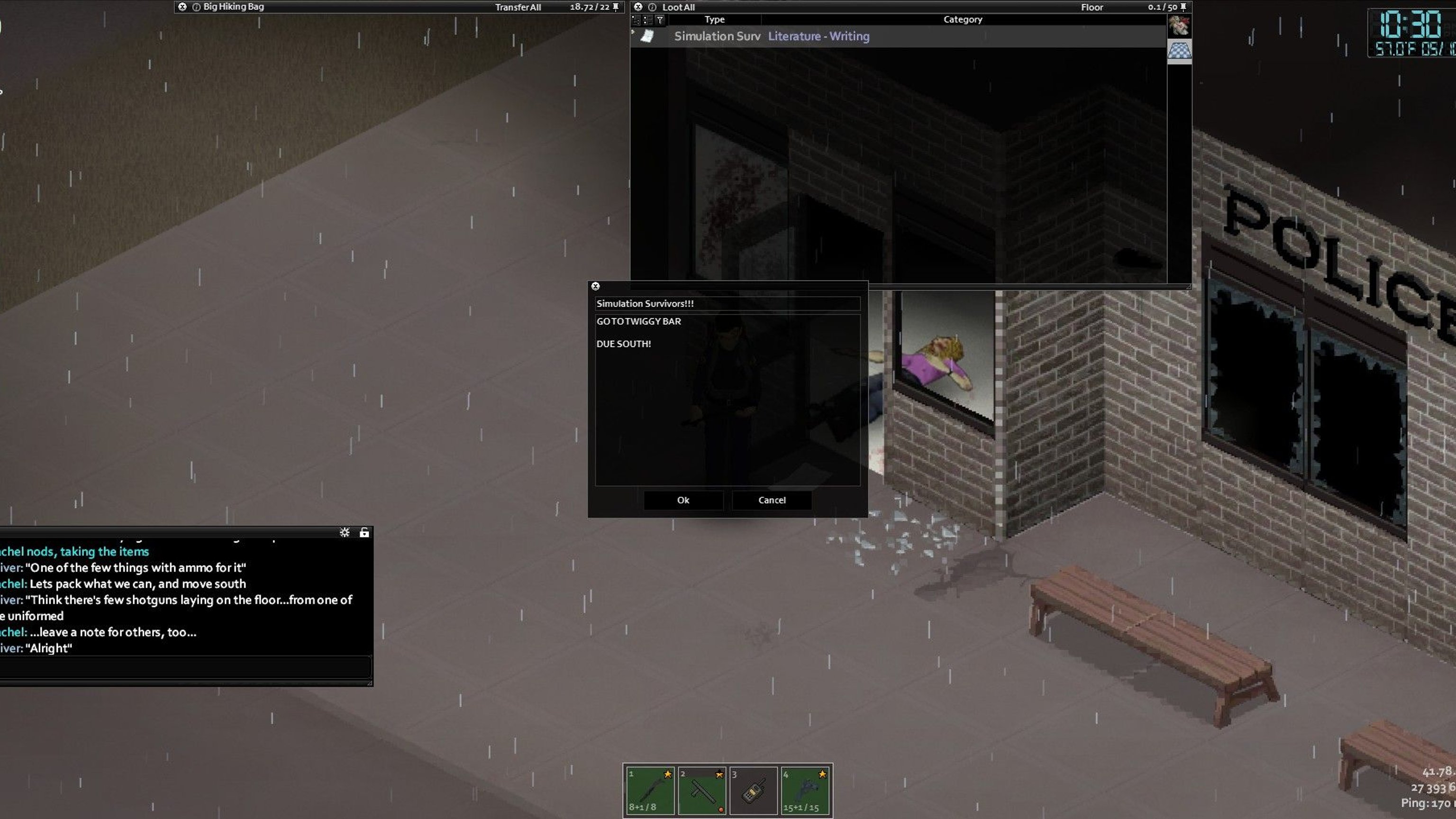Close the loot window

(638, 7)
